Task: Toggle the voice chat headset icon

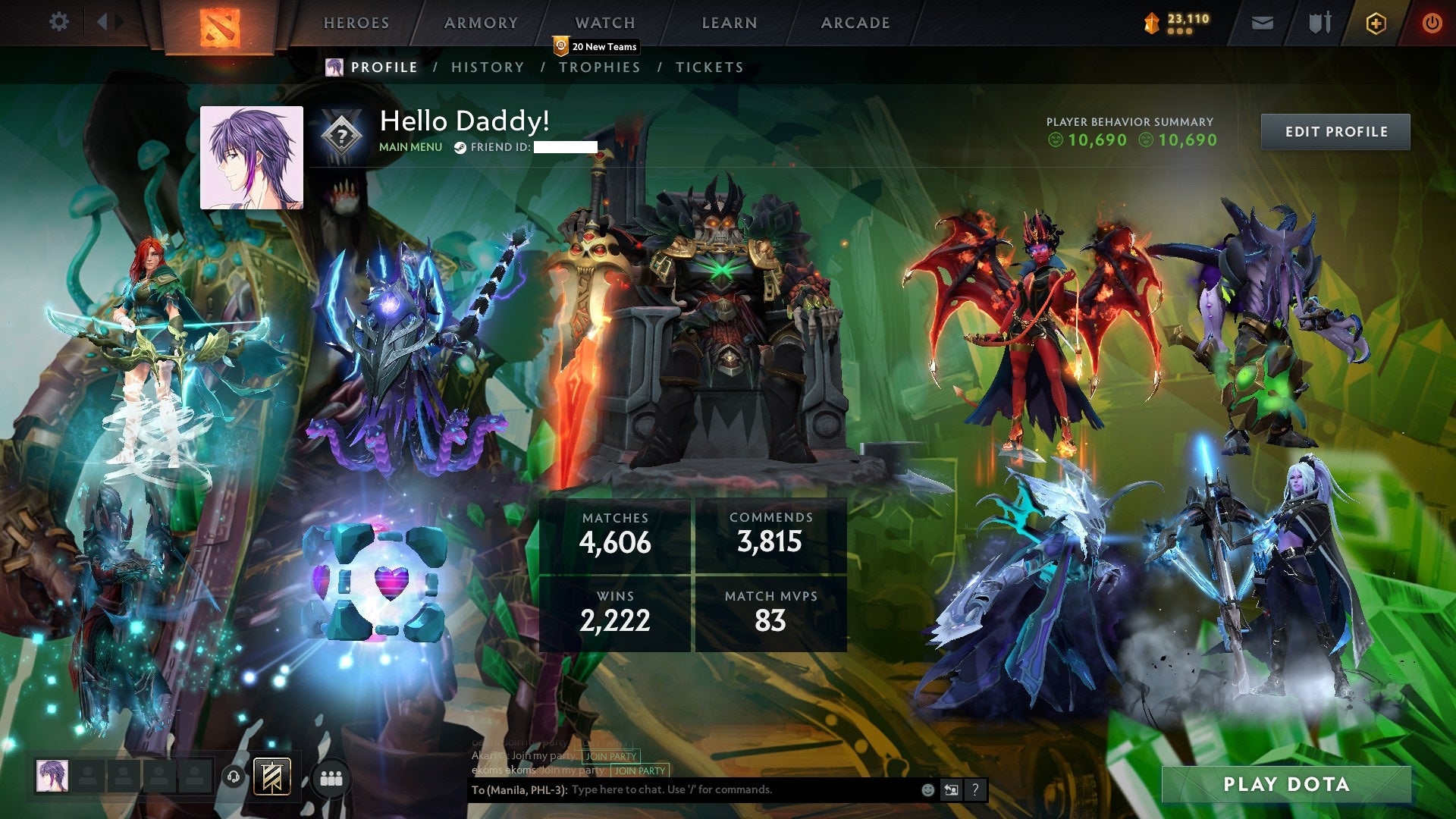Action: (x=233, y=776)
